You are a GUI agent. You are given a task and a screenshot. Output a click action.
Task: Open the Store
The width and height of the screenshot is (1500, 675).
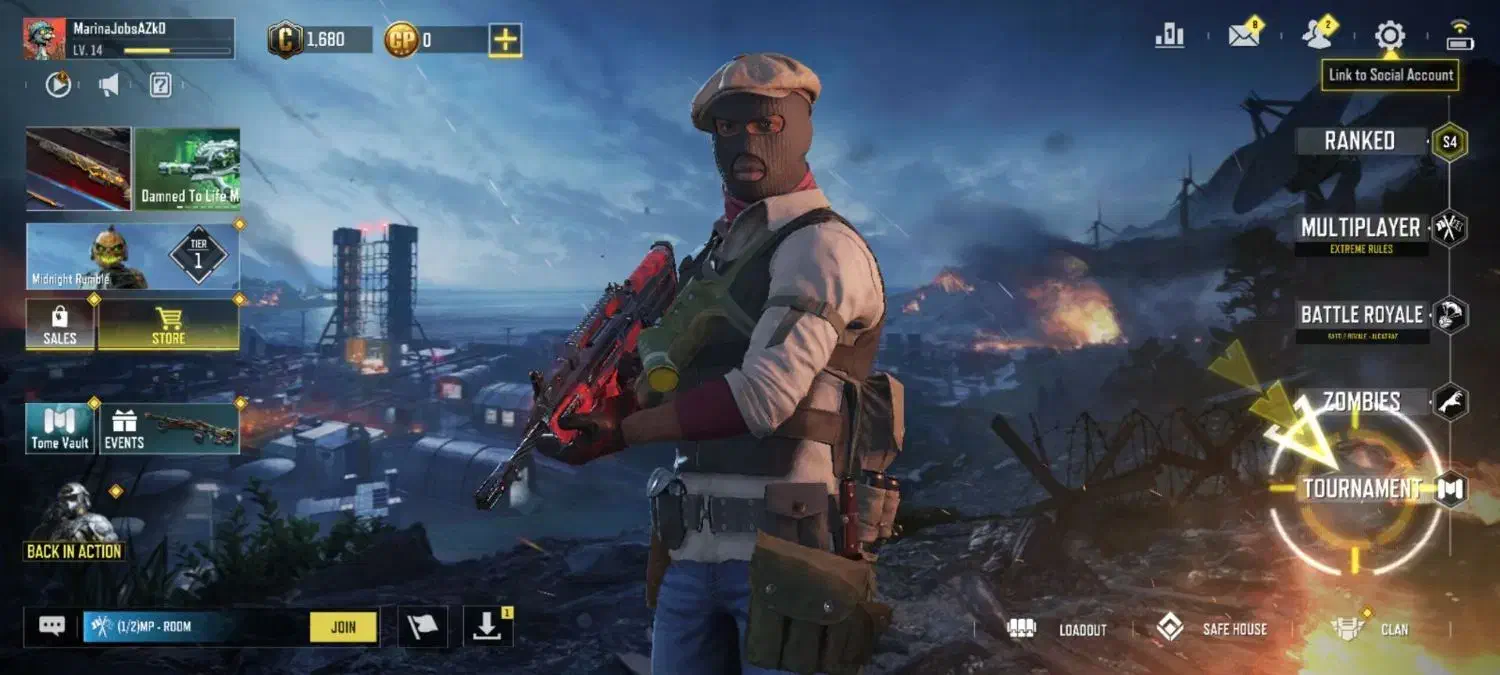click(x=168, y=326)
